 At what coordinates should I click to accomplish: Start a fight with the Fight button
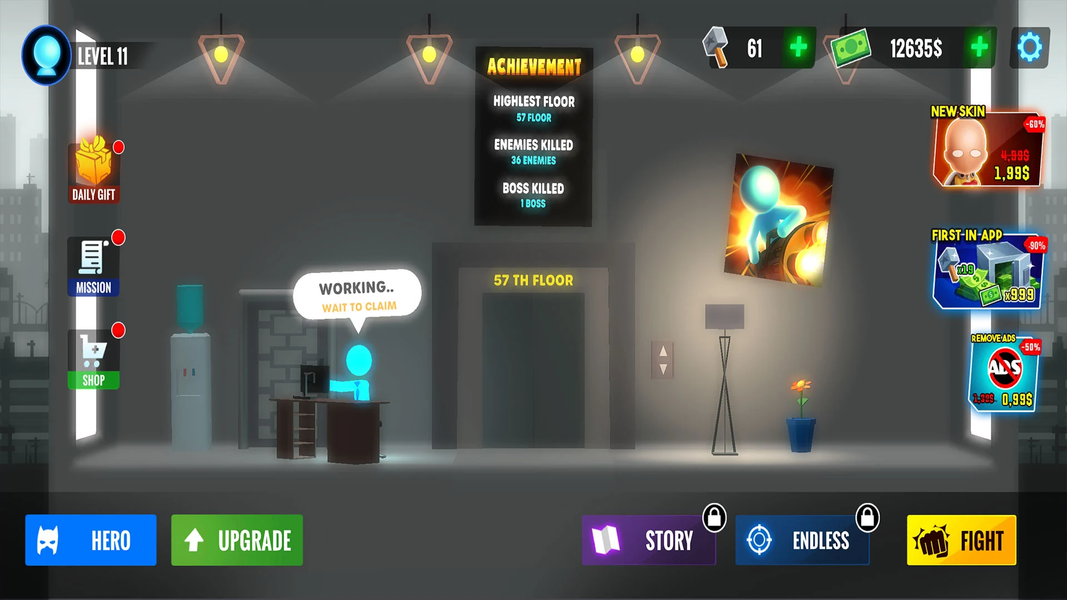coord(961,541)
